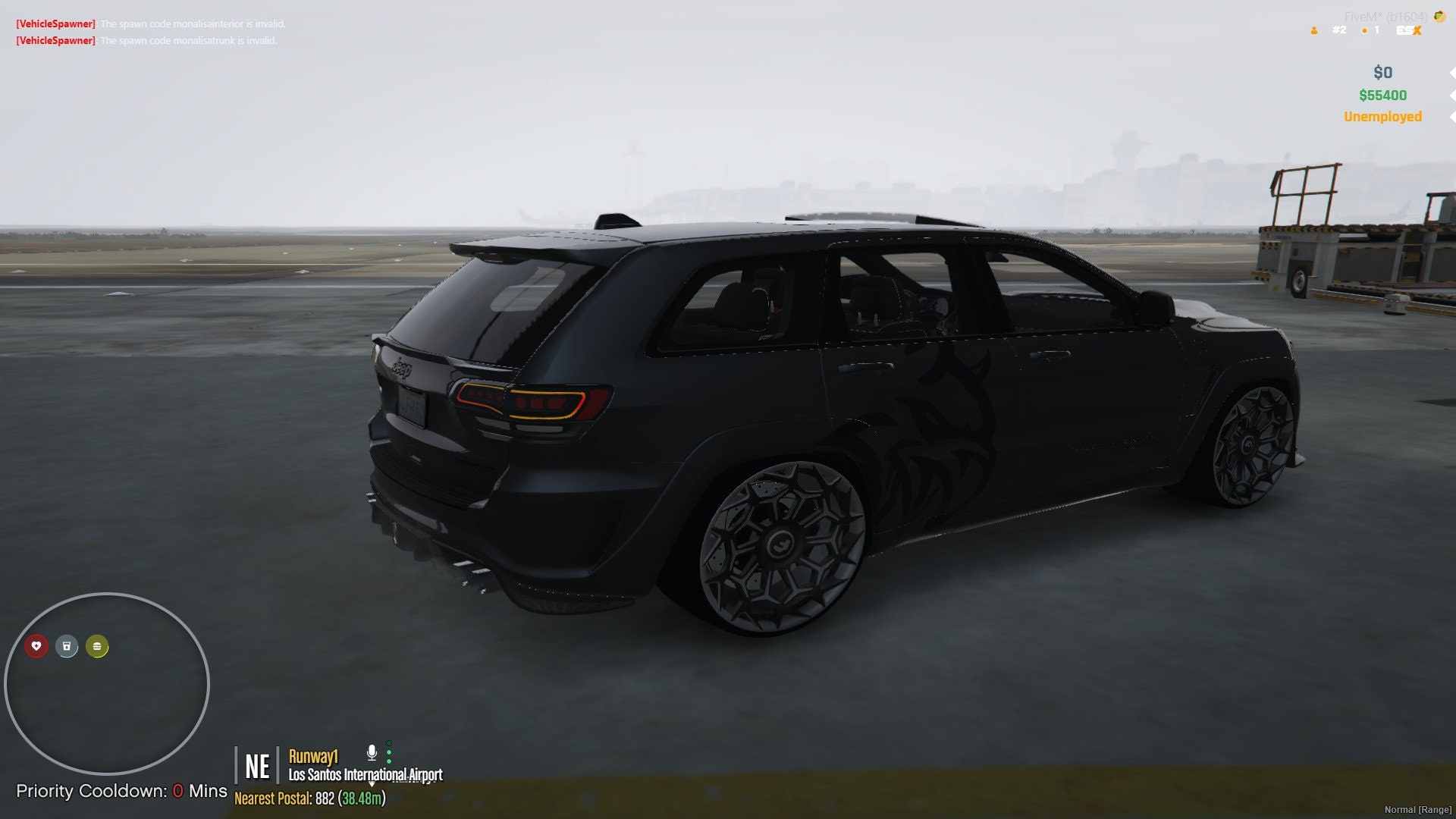Expand the arrow below Los Santos International Airport
Image resolution: width=1456 pixels, height=819 pixels.
(x=372, y=785)
